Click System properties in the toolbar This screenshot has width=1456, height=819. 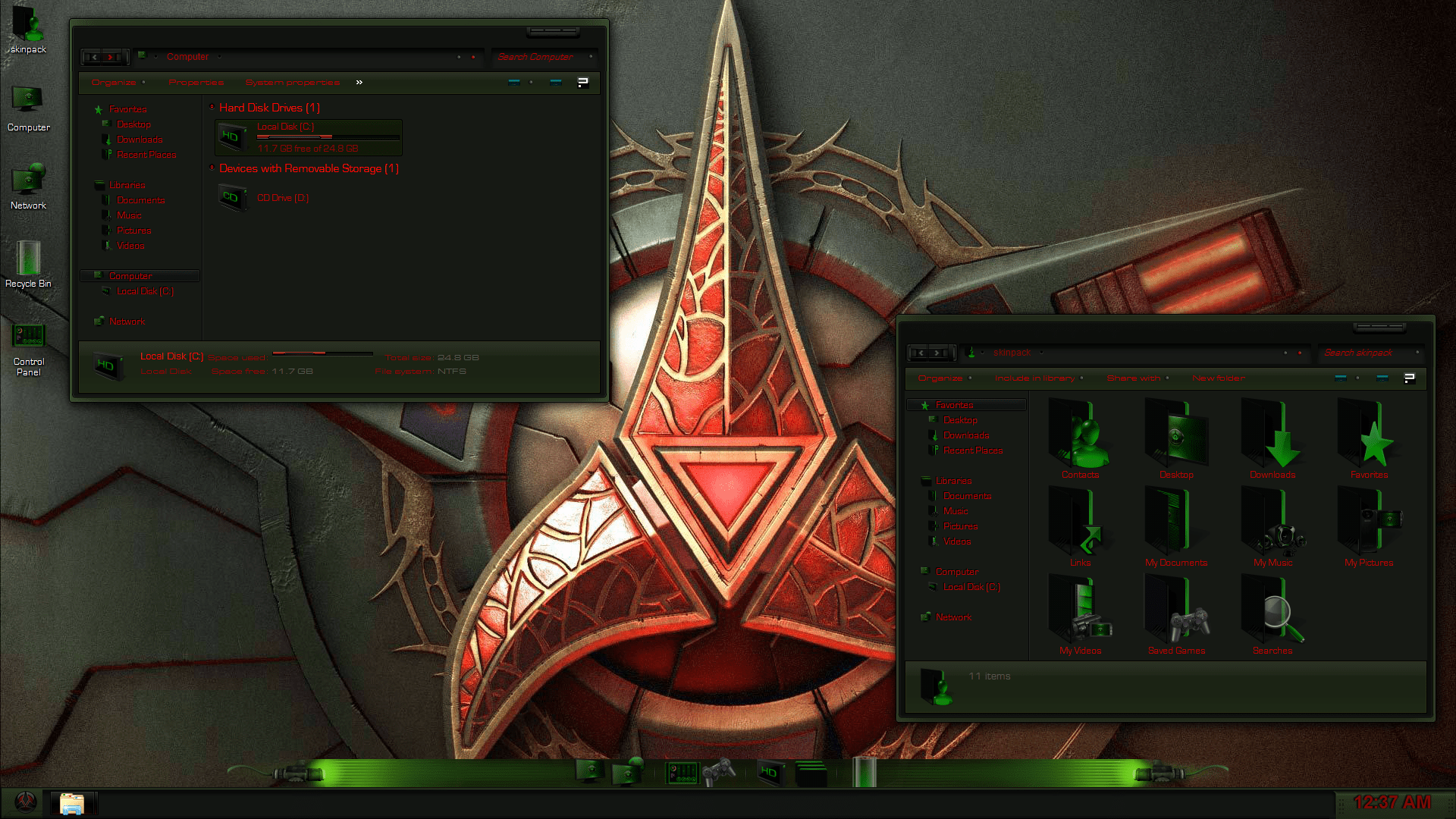[x=292, y=82]
